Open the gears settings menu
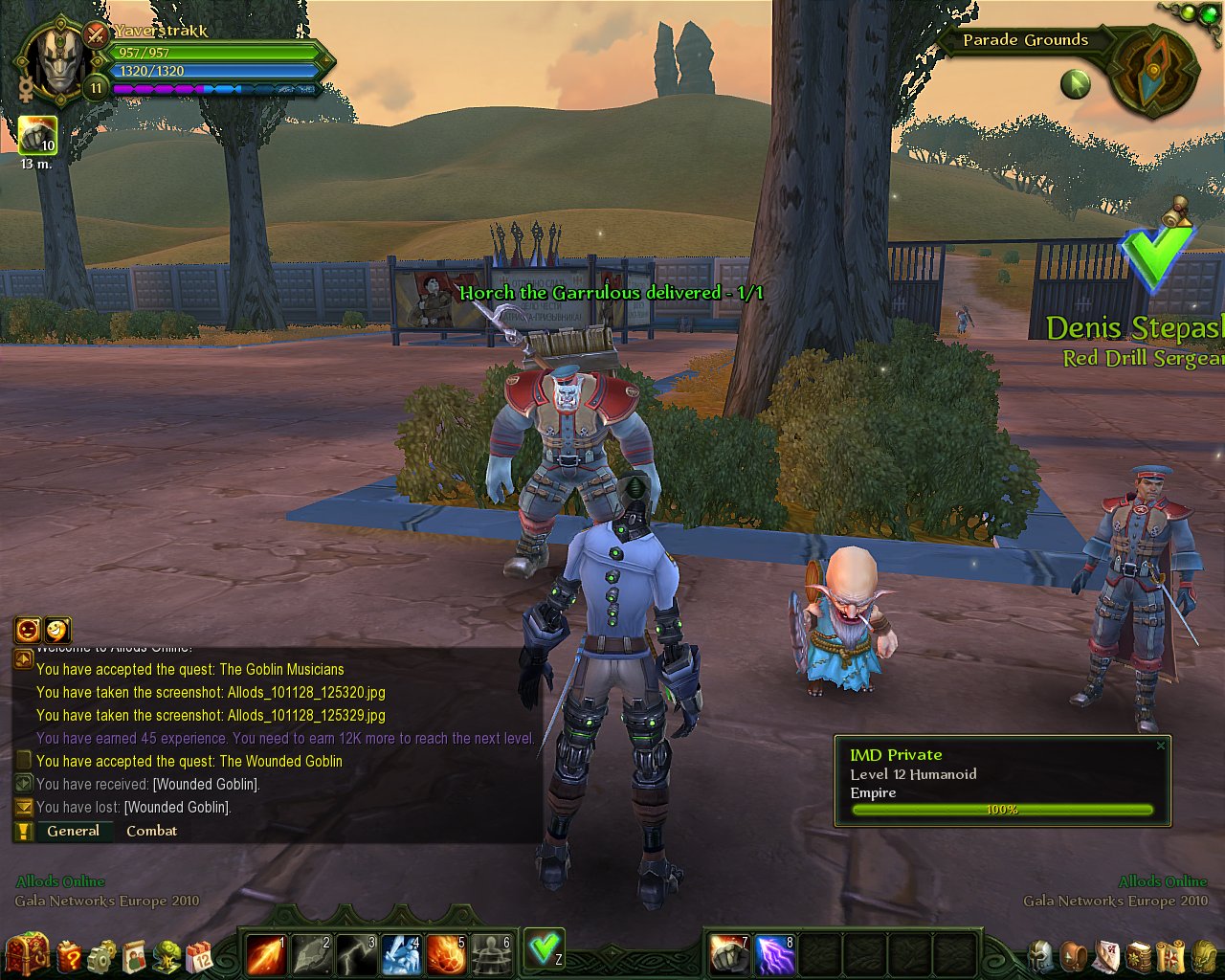The width and height of the screenshot is (1225, 980). point(101,955)
